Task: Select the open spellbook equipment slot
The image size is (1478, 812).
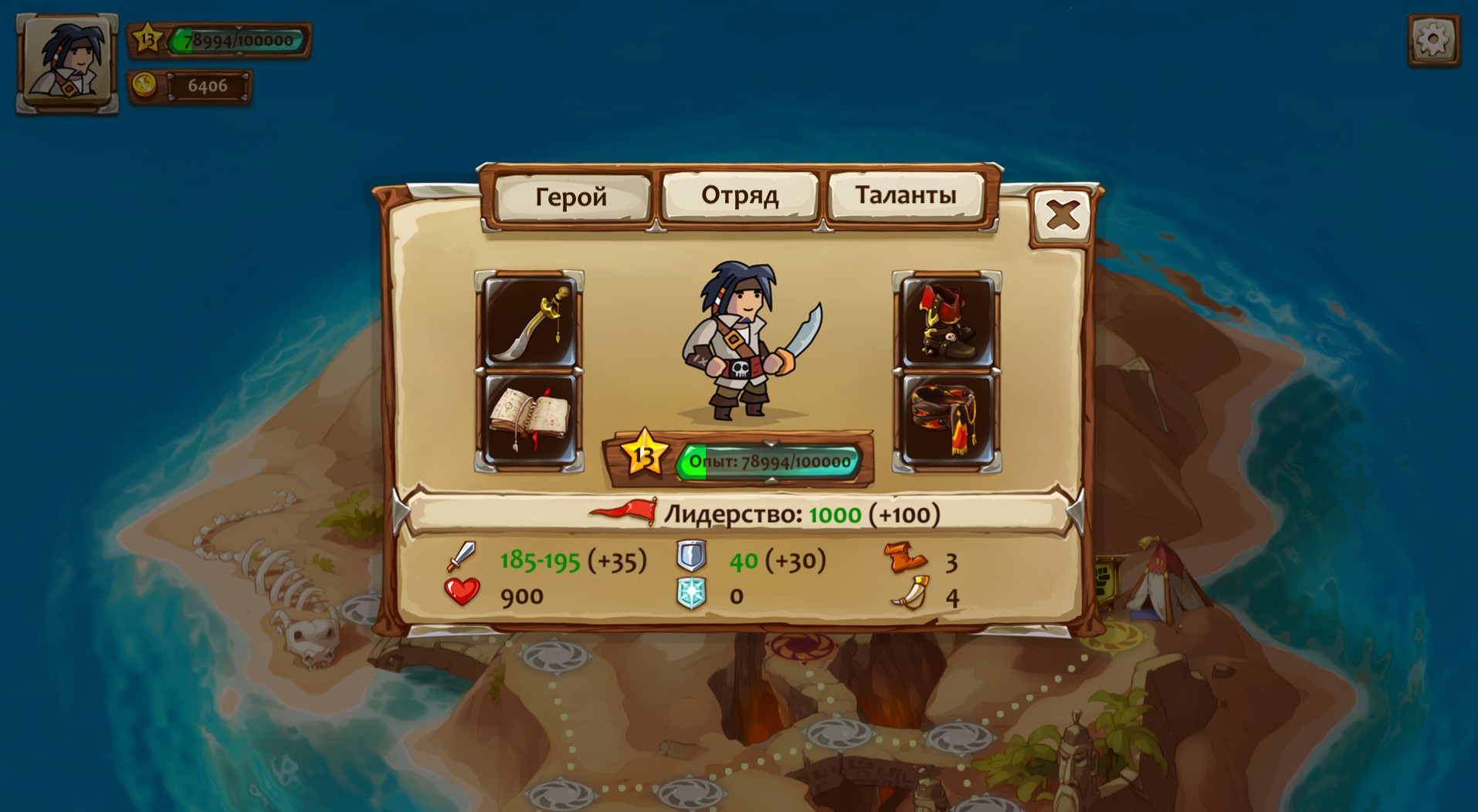Action: pos(530,421)
